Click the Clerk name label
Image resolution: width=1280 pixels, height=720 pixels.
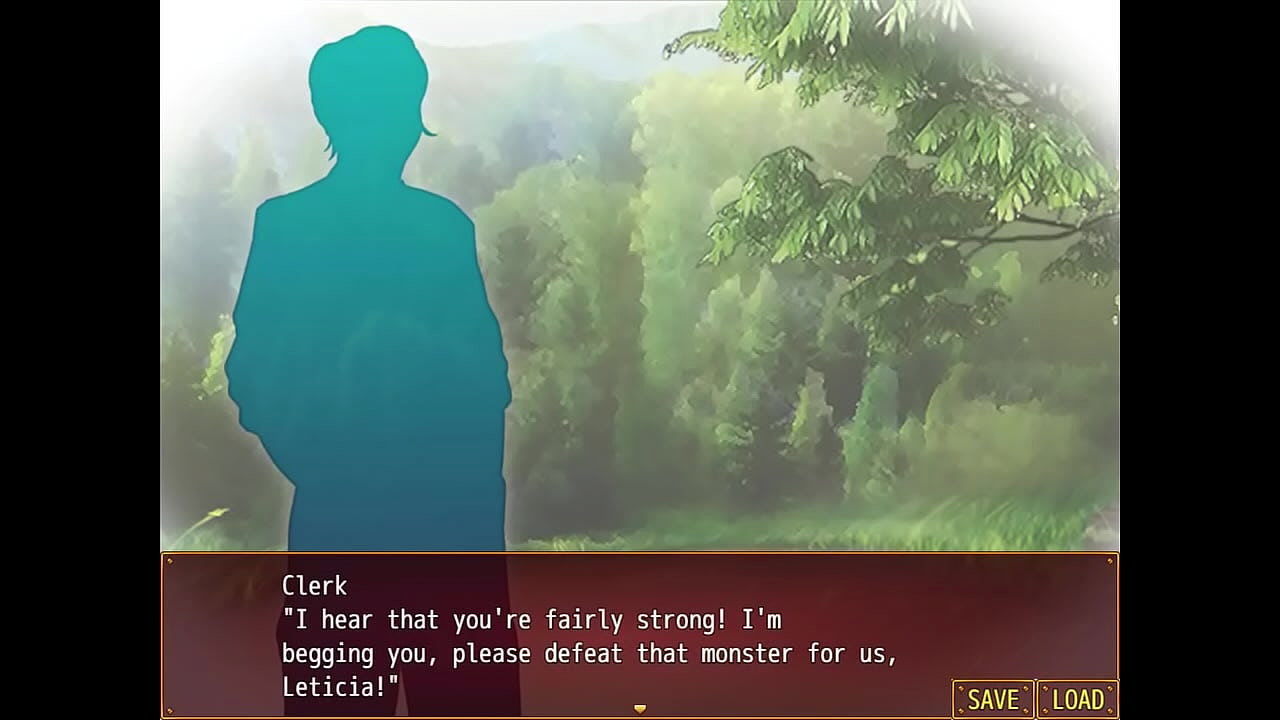point(311,587)
